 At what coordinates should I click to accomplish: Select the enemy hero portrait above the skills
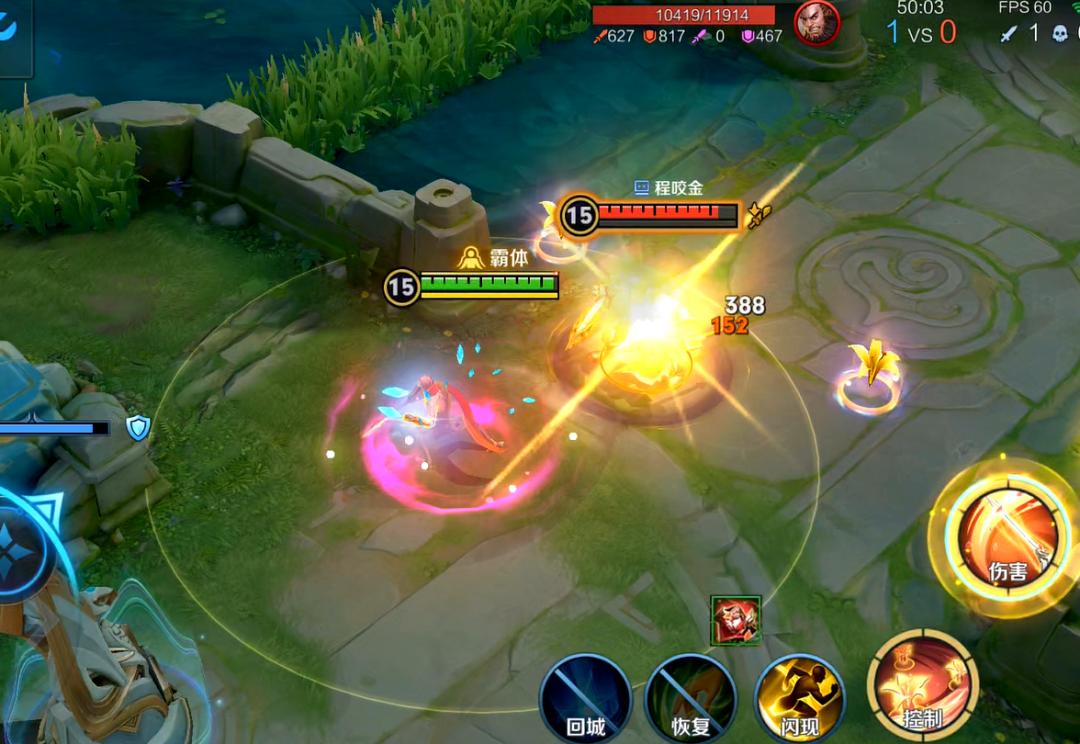736,620
